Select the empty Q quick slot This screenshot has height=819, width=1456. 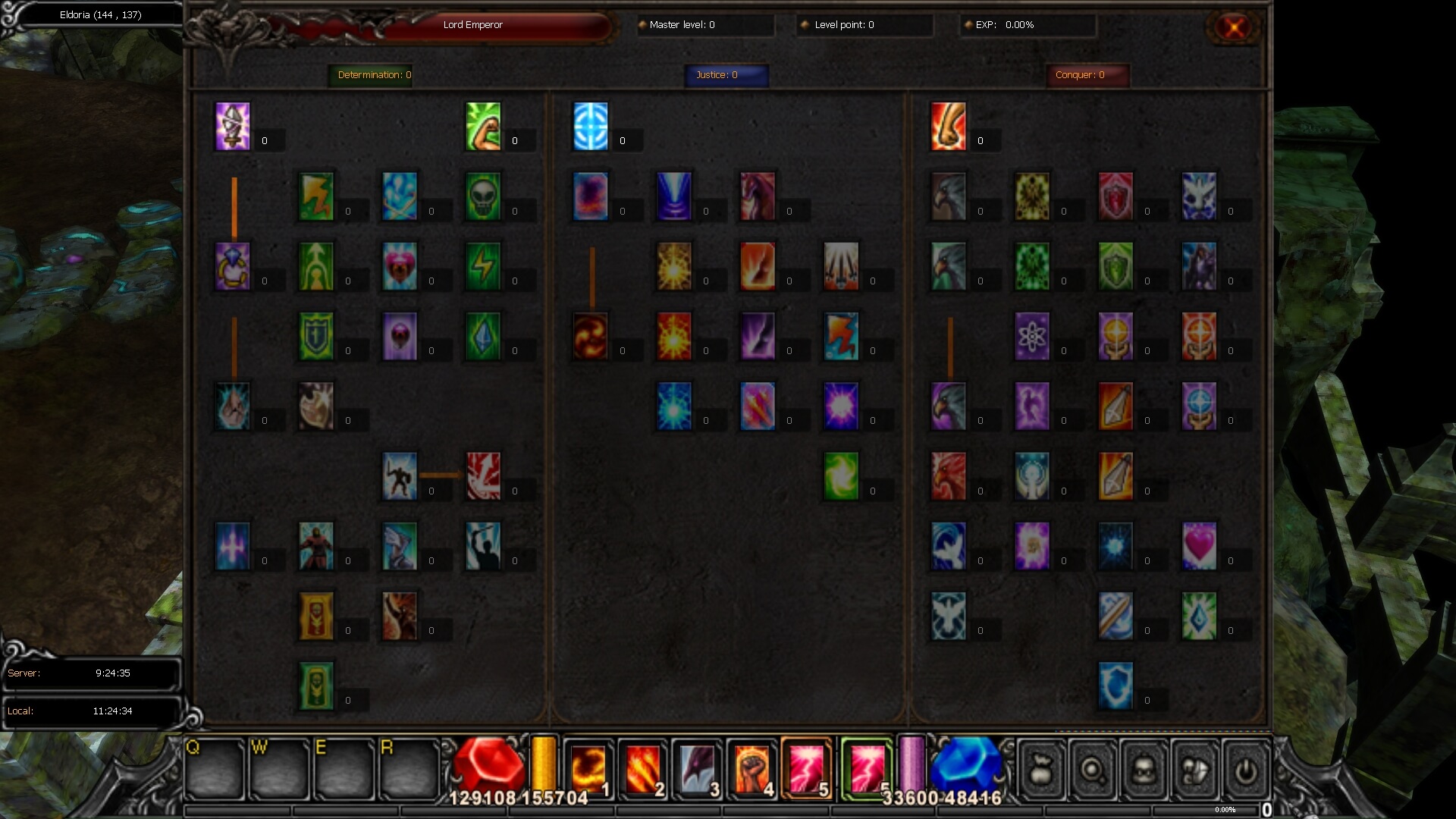tap(215, 768)
